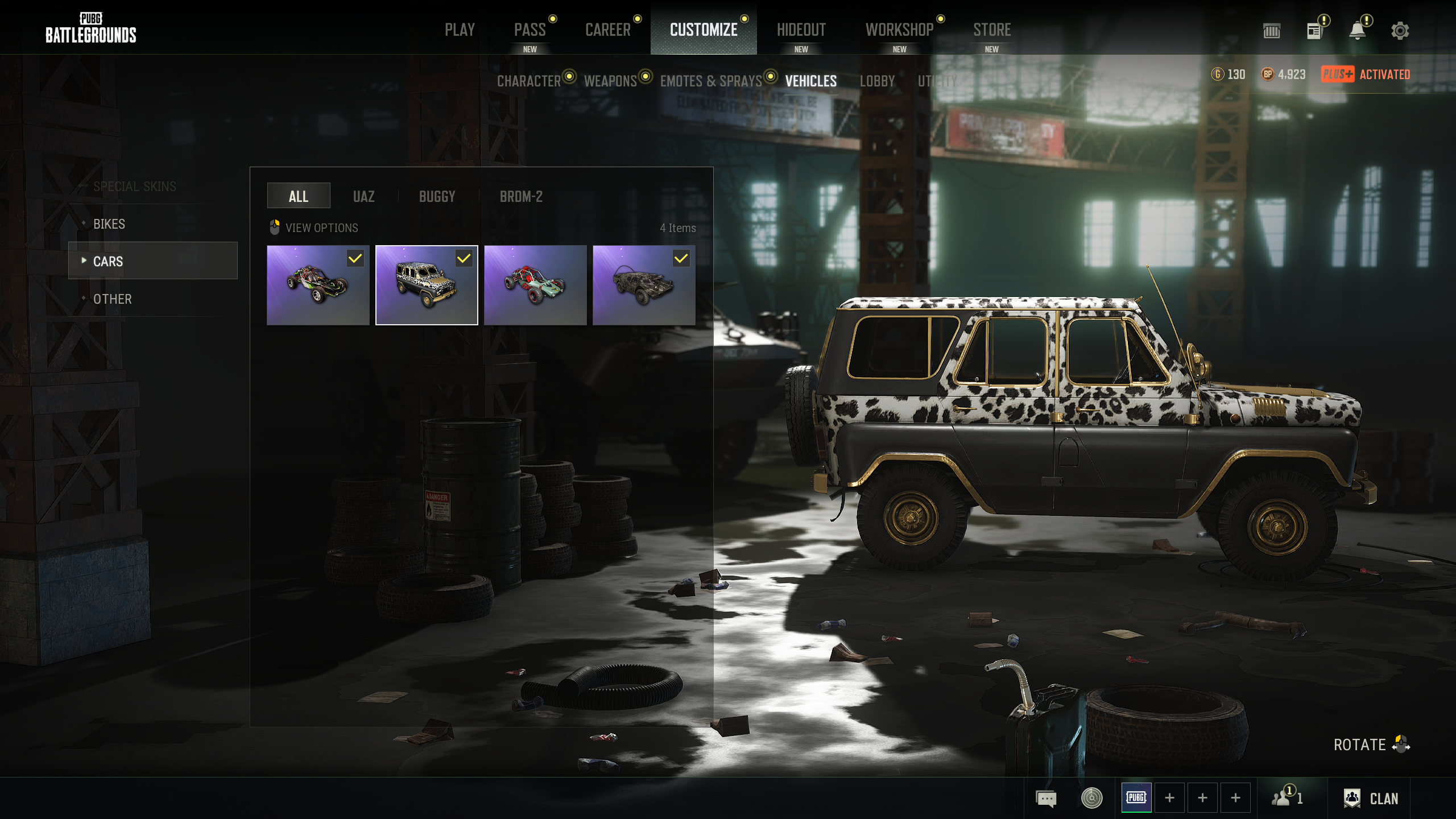Filter skins by Buggy
This screenshot has width=1456, height=819.
(x=437, y=196)
